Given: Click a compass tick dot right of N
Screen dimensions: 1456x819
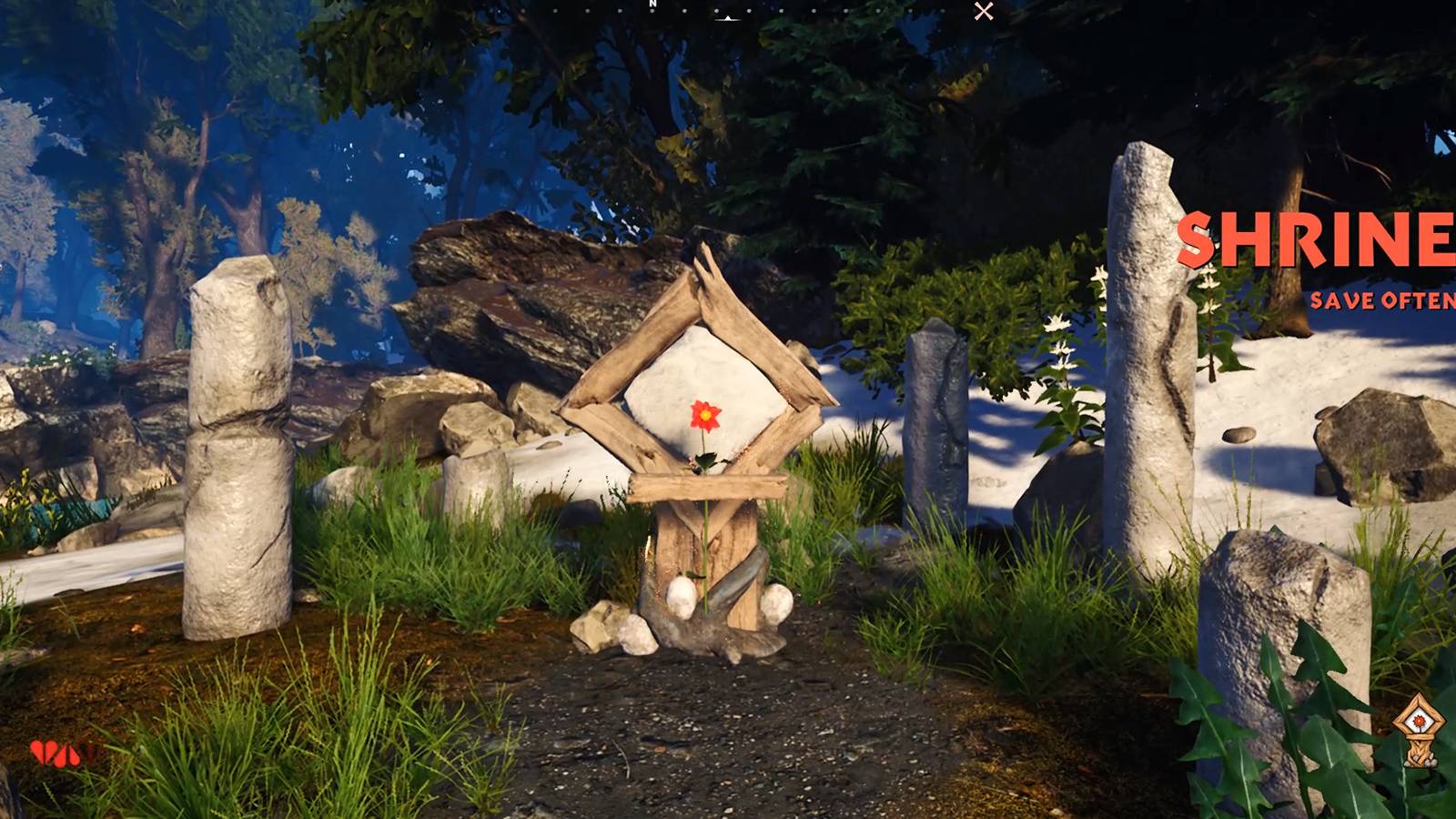Looking at the screenshot, I should pos(684,11).
